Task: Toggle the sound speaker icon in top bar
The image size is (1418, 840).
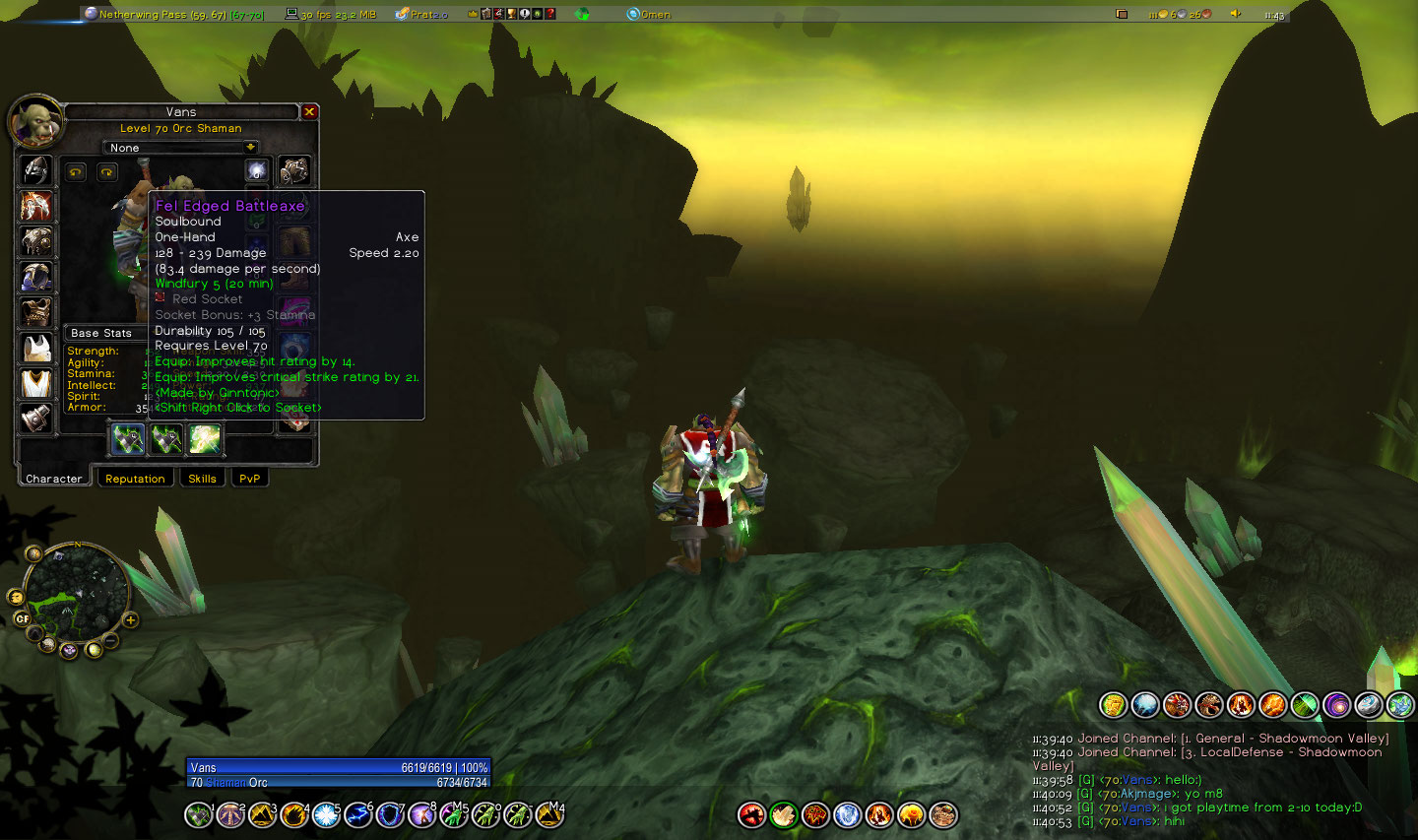Action: 1235,14
